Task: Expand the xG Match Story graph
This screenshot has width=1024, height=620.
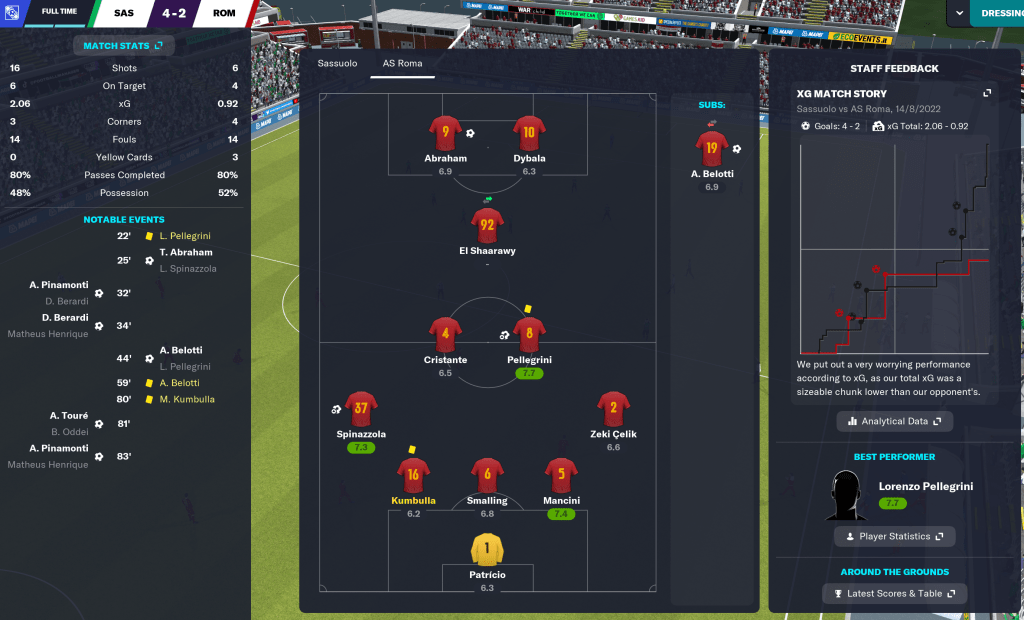Action: (x=987, y=93)
